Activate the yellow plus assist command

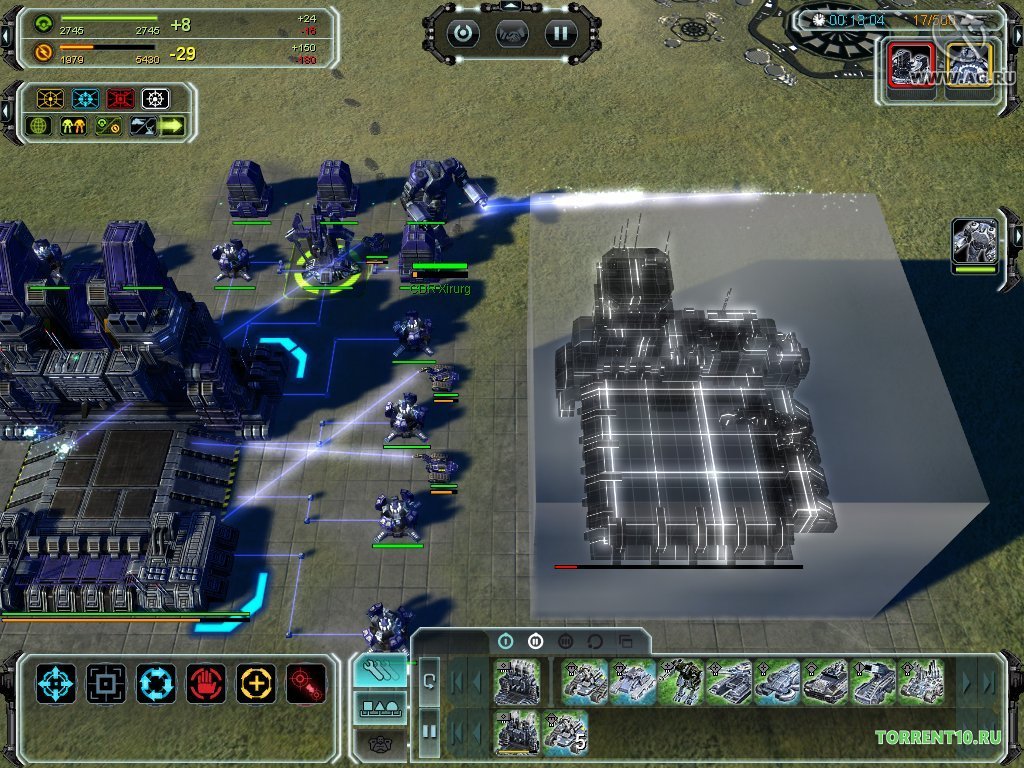[256, 684]
